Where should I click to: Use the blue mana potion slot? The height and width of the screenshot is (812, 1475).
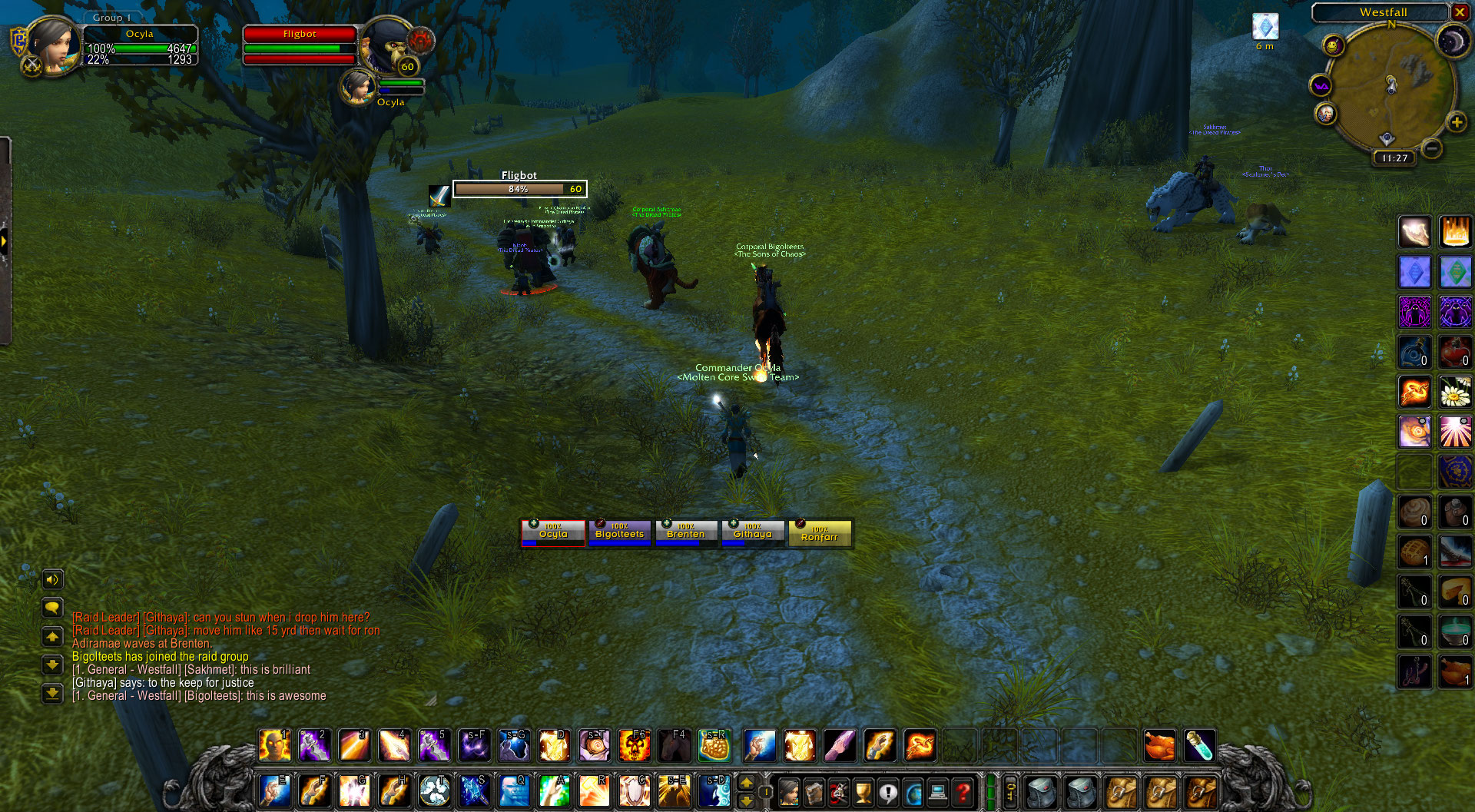(1199, 745)
